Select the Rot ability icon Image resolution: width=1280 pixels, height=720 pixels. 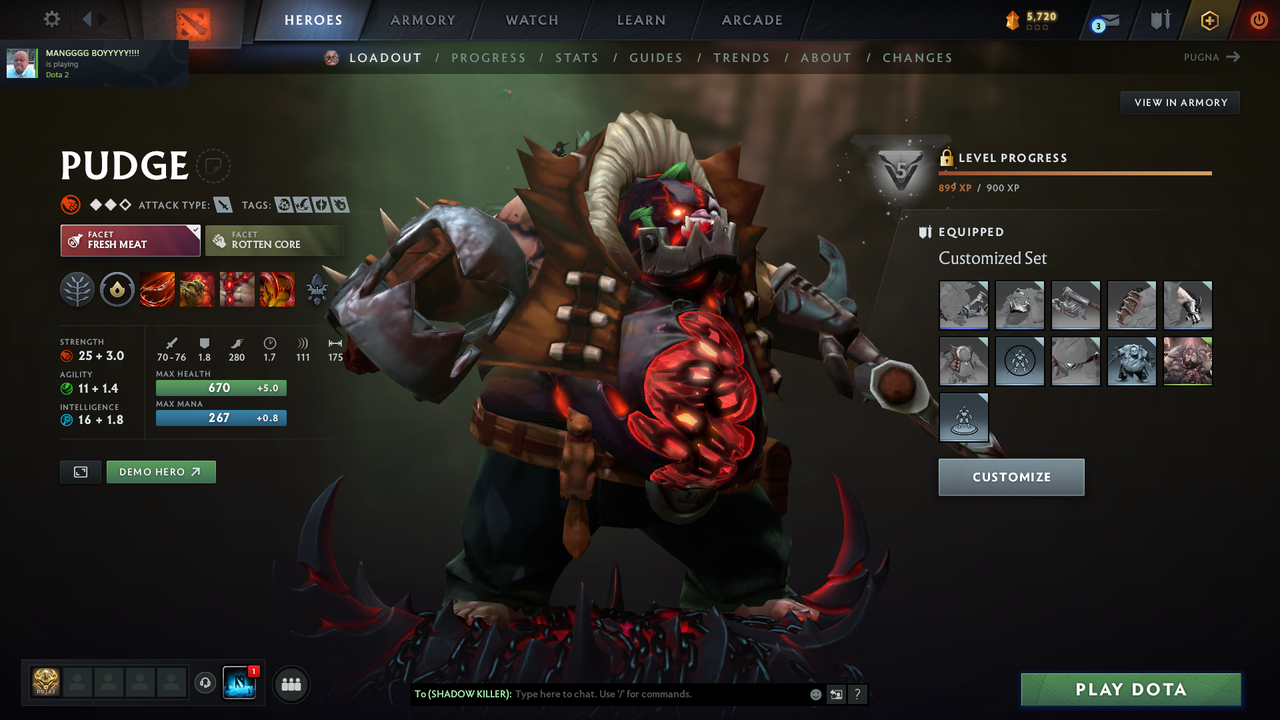click(x=196, y=290)
